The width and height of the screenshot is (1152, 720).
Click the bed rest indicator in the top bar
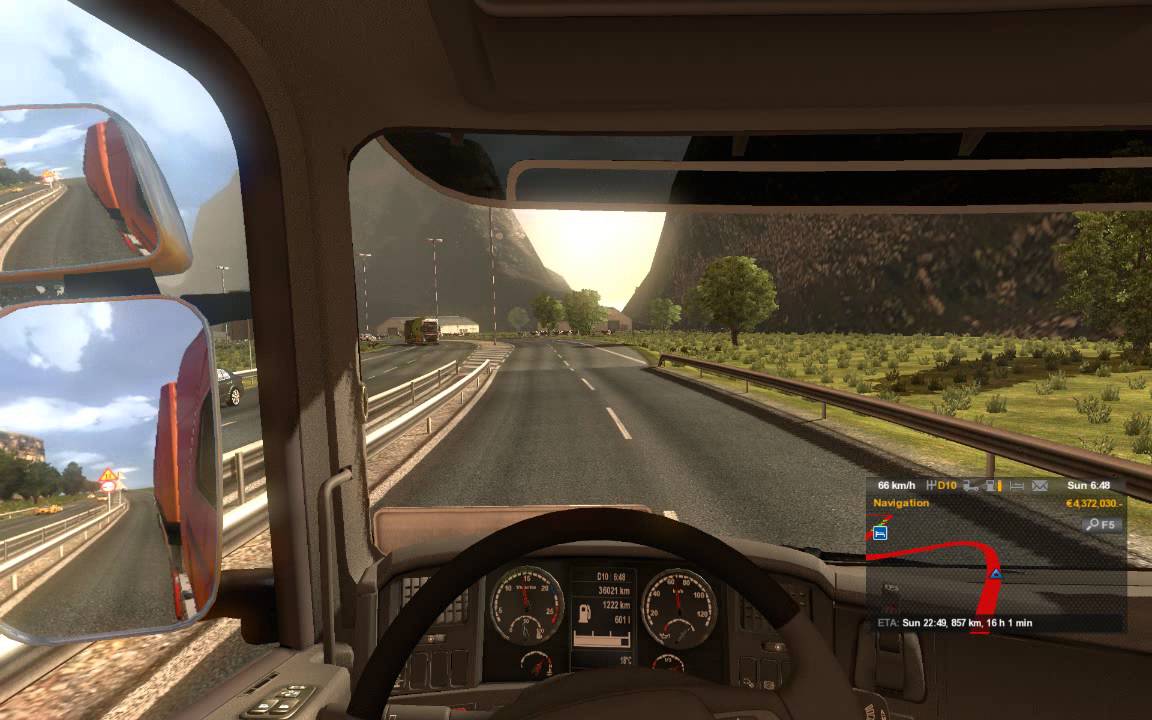[1017, 486]
